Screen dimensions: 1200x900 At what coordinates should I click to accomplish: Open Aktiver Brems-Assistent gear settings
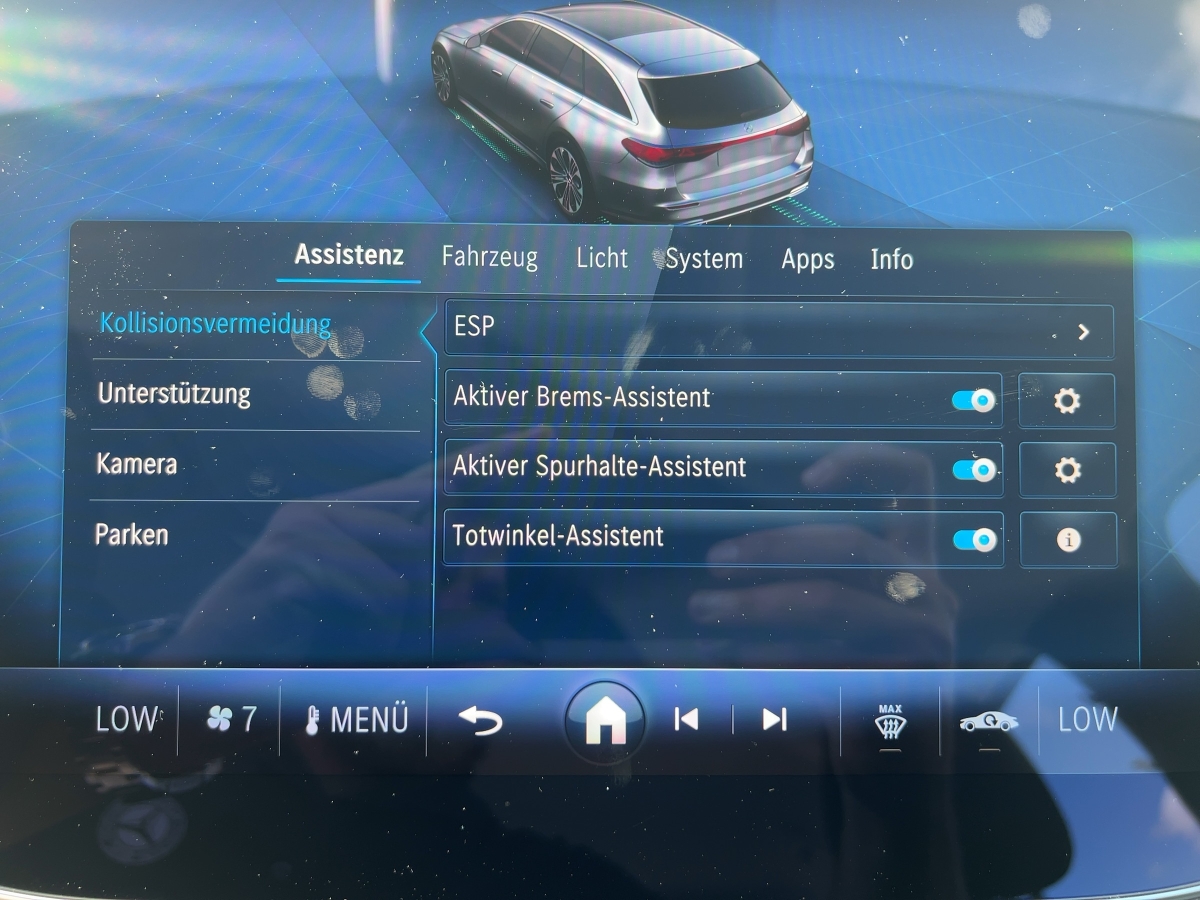1067,401
